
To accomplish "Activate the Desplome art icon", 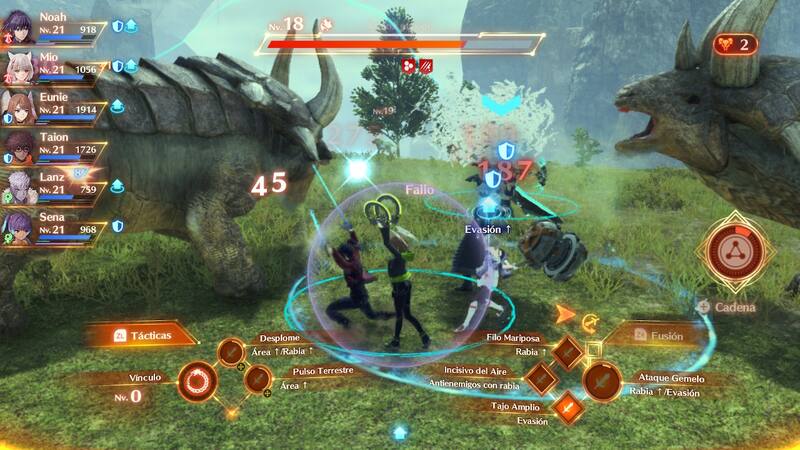I will pyautogui.click(x=231, y=352).
